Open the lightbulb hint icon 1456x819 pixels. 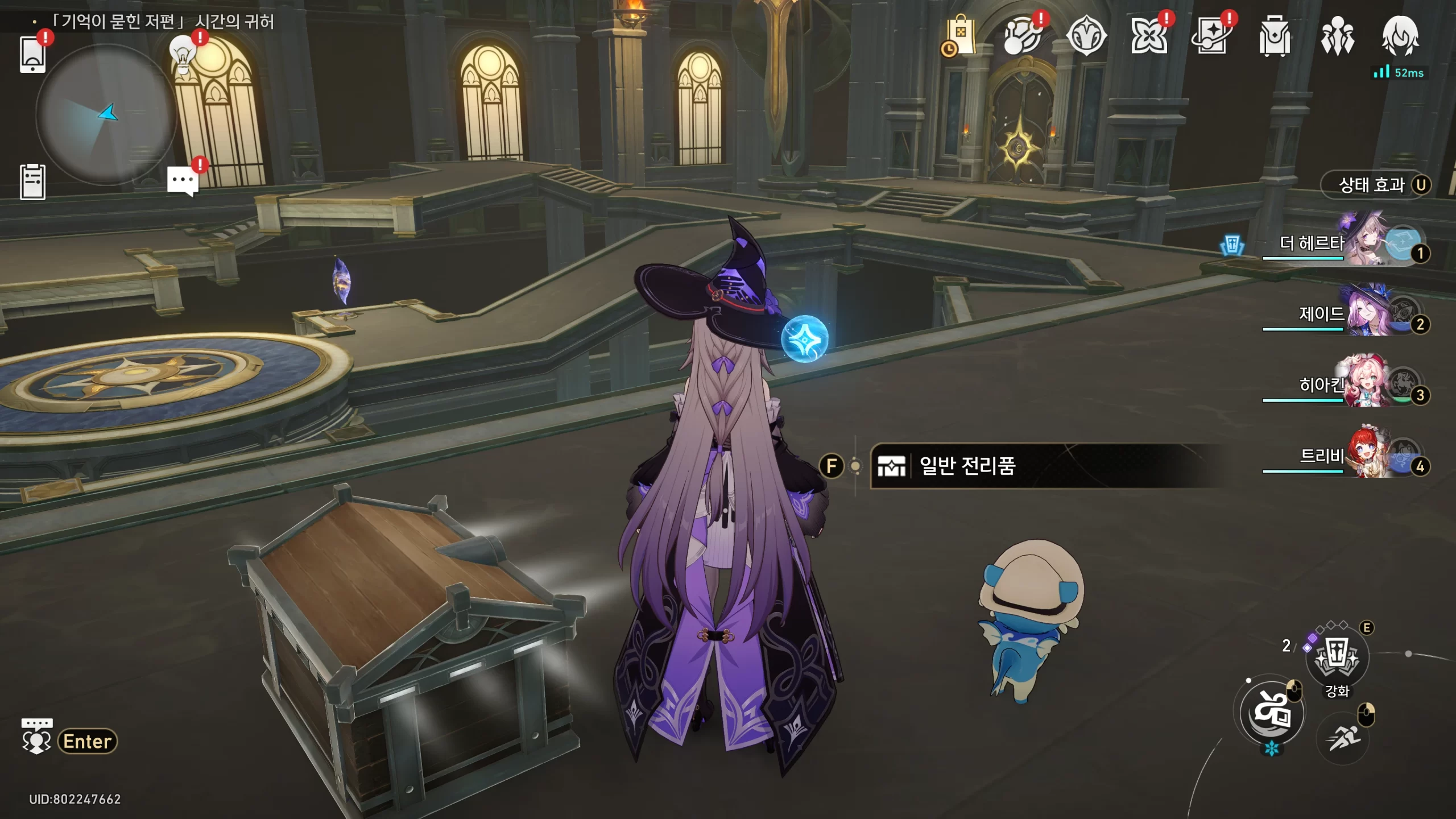pyautogui.click(x=183, y=55)
